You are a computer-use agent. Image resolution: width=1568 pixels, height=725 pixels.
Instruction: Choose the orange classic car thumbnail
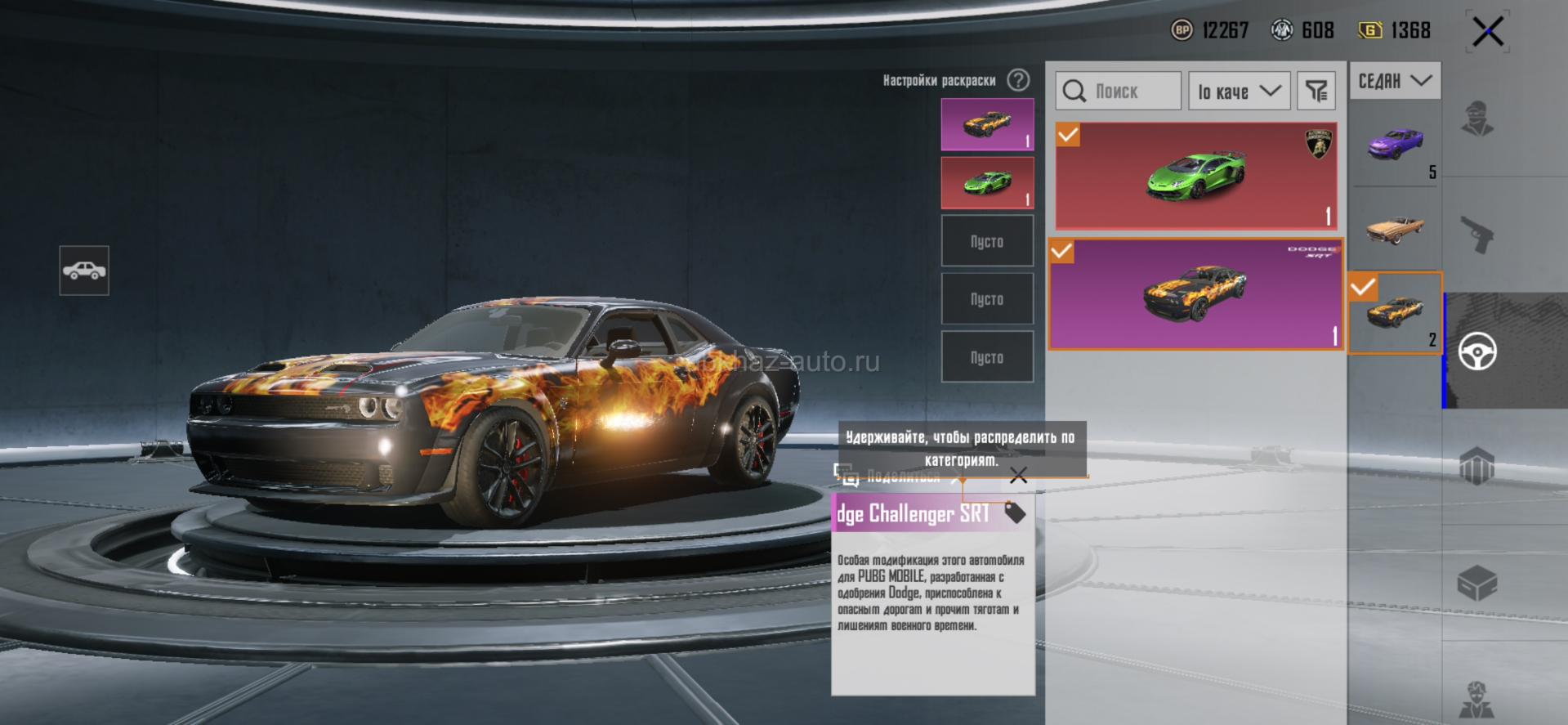[x=1395, y=229]
